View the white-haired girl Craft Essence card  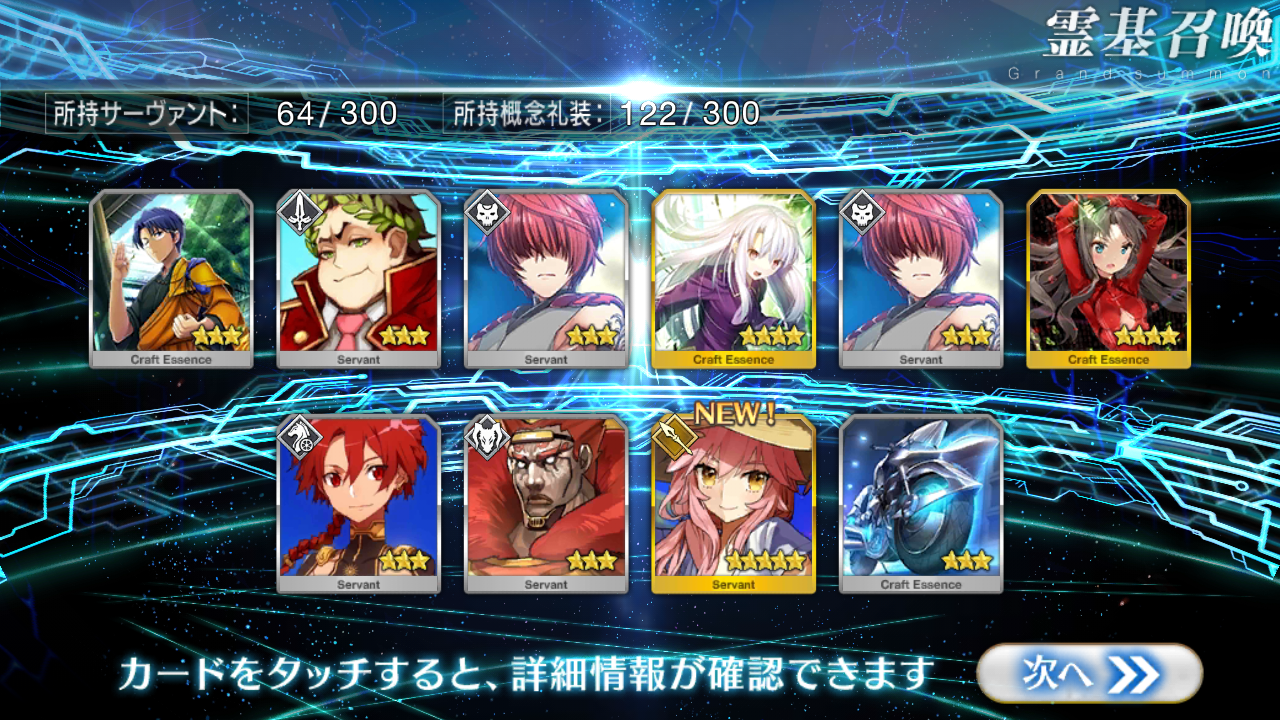pos(733,278)
